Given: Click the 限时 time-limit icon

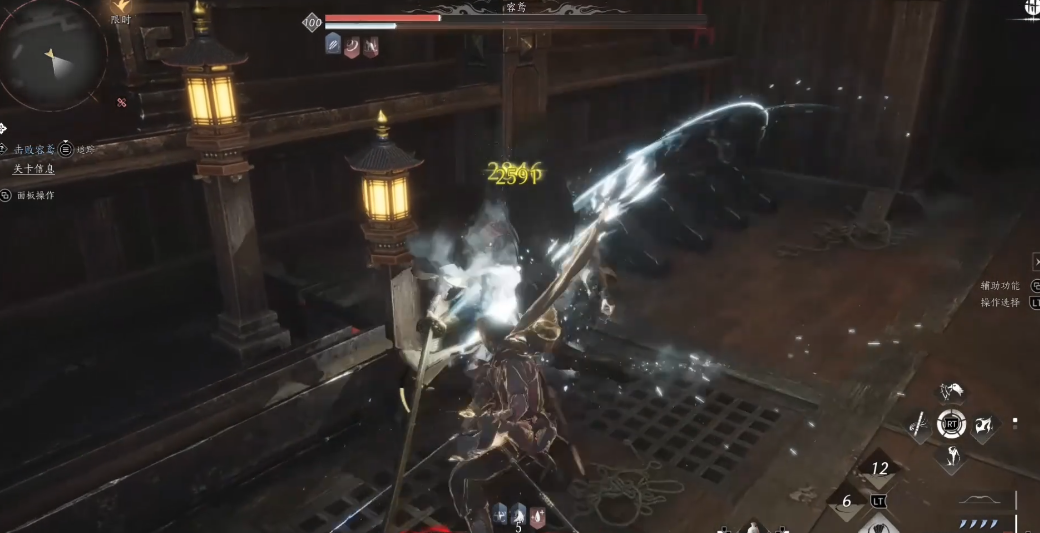Looking at the screenshot, I should [121, 8].
